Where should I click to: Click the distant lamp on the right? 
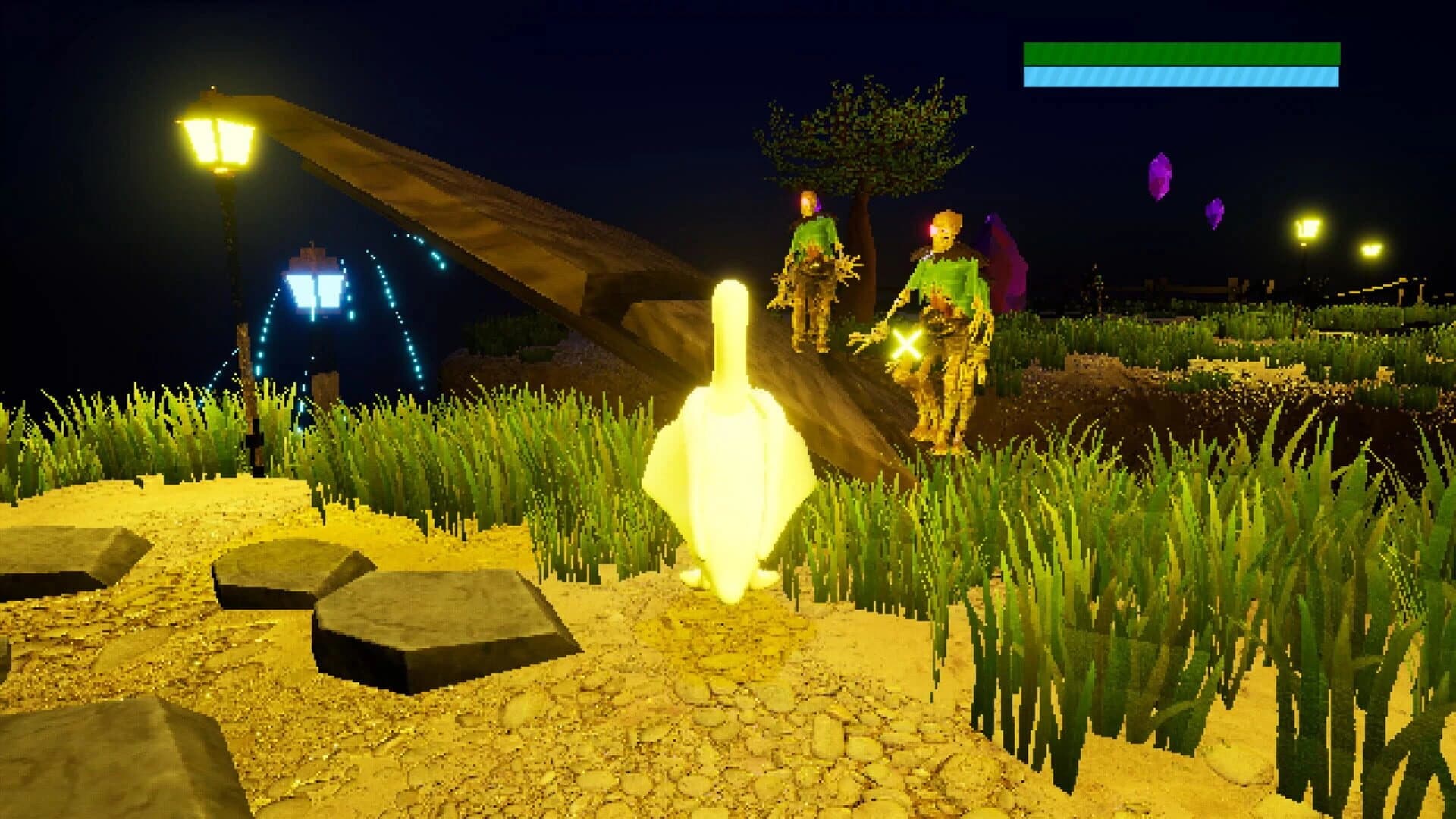1306,227
